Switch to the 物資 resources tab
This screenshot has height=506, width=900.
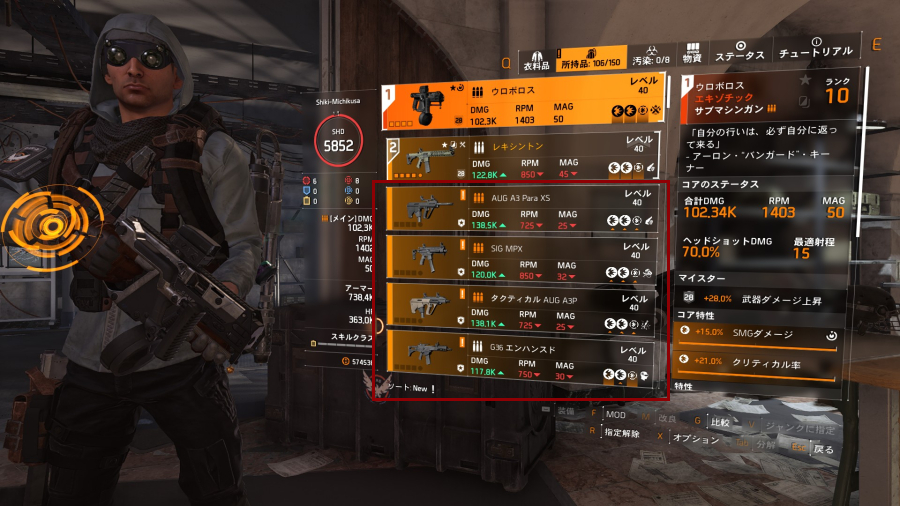coord(691,53)
